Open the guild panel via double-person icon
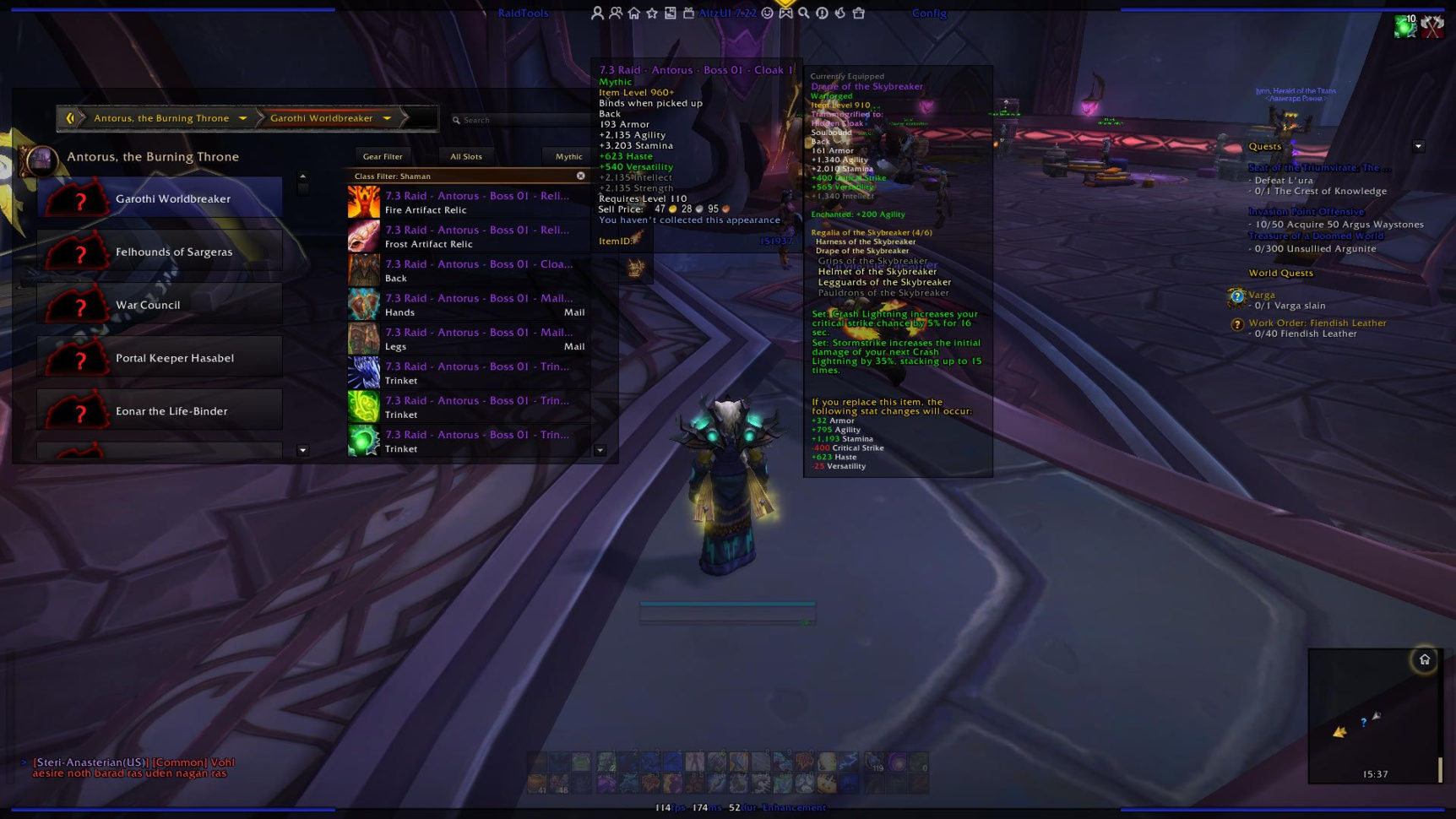This screenshot has width=1456, height=819. pos(614,13)
